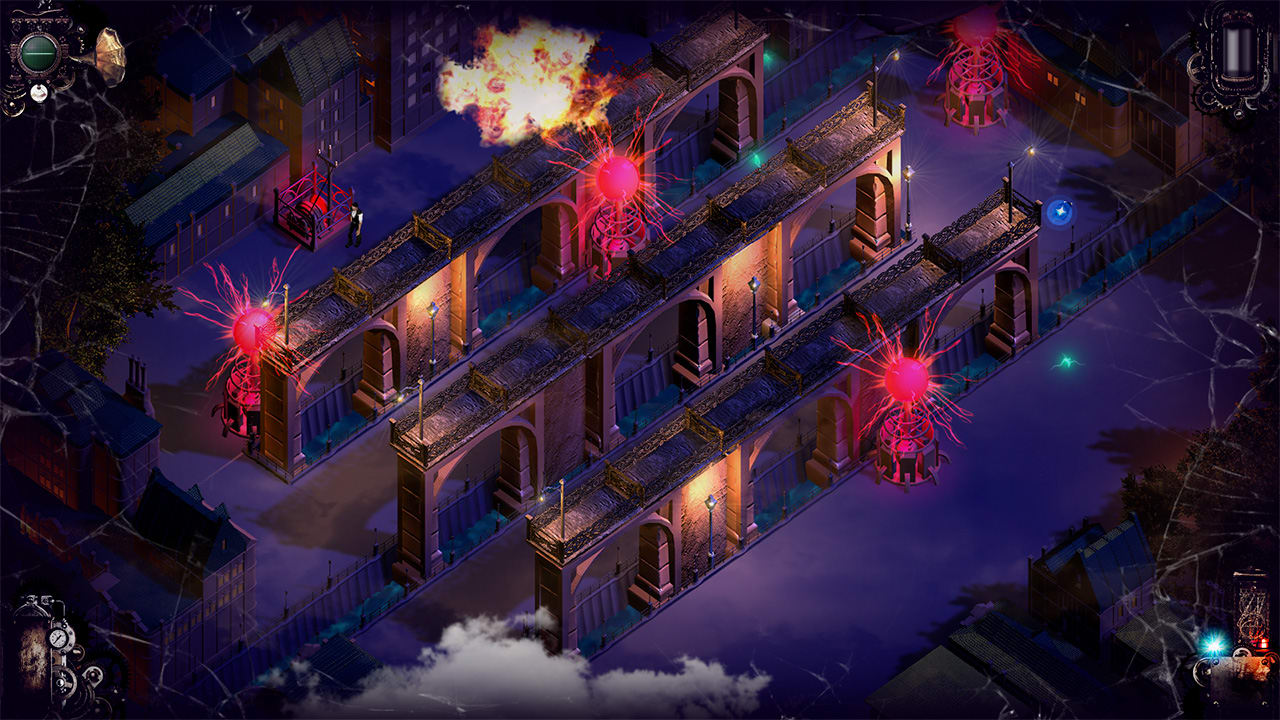Click the clock gauge device bottom-left

(58, 637)
